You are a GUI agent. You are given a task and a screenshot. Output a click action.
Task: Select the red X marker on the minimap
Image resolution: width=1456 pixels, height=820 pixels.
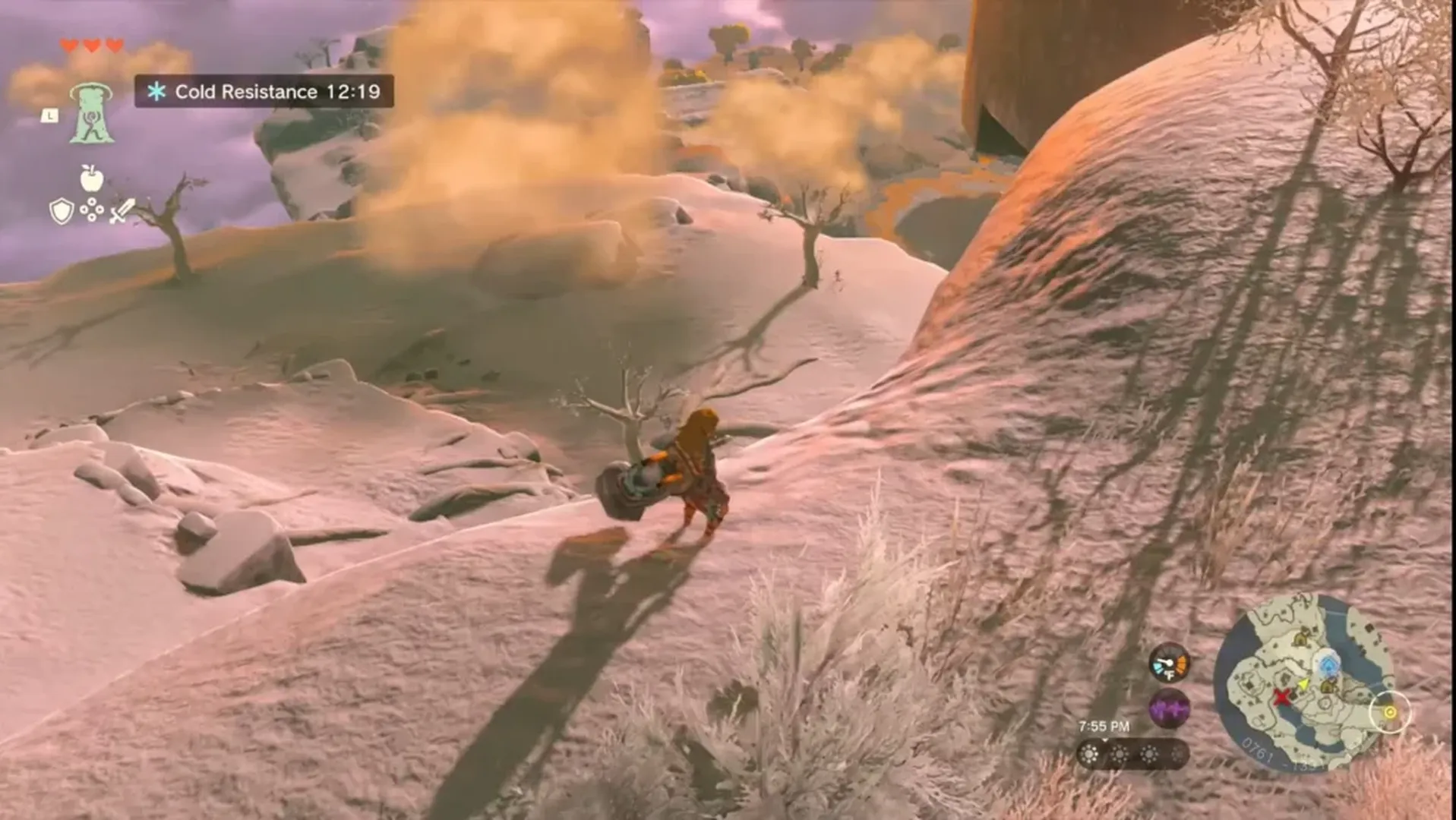[x=1283, y=699]
